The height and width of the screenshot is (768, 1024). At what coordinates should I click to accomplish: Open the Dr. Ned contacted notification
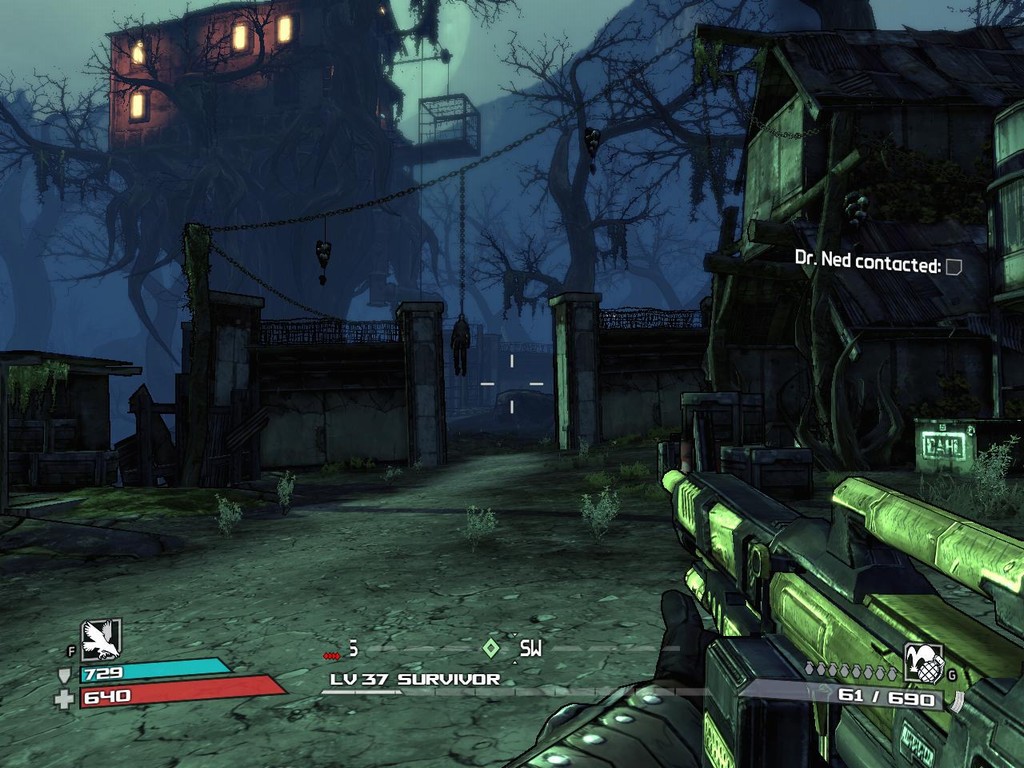pyautogui.click(x=878, y=265)
